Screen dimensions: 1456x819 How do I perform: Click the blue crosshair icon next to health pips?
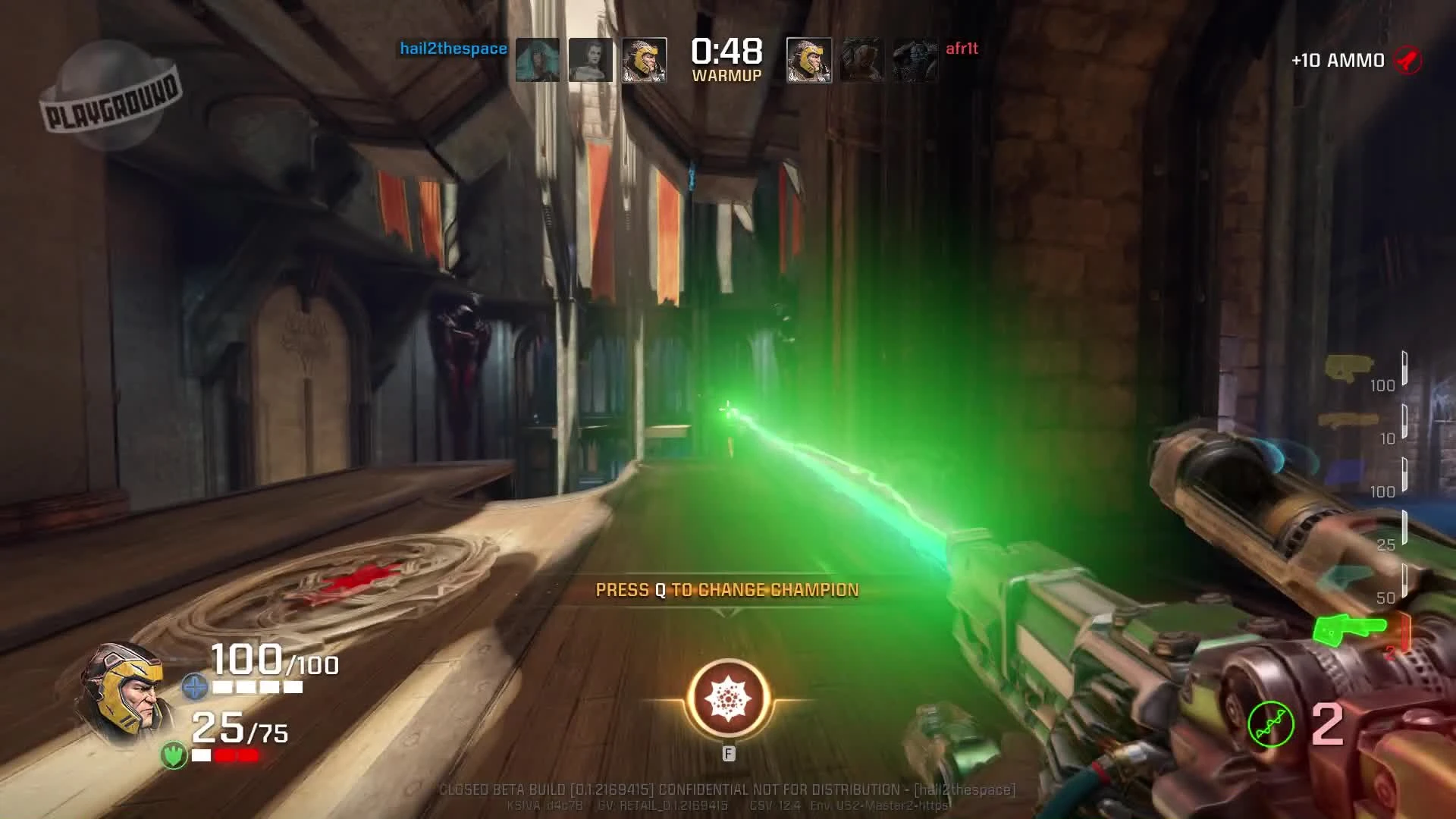(194, 686)
